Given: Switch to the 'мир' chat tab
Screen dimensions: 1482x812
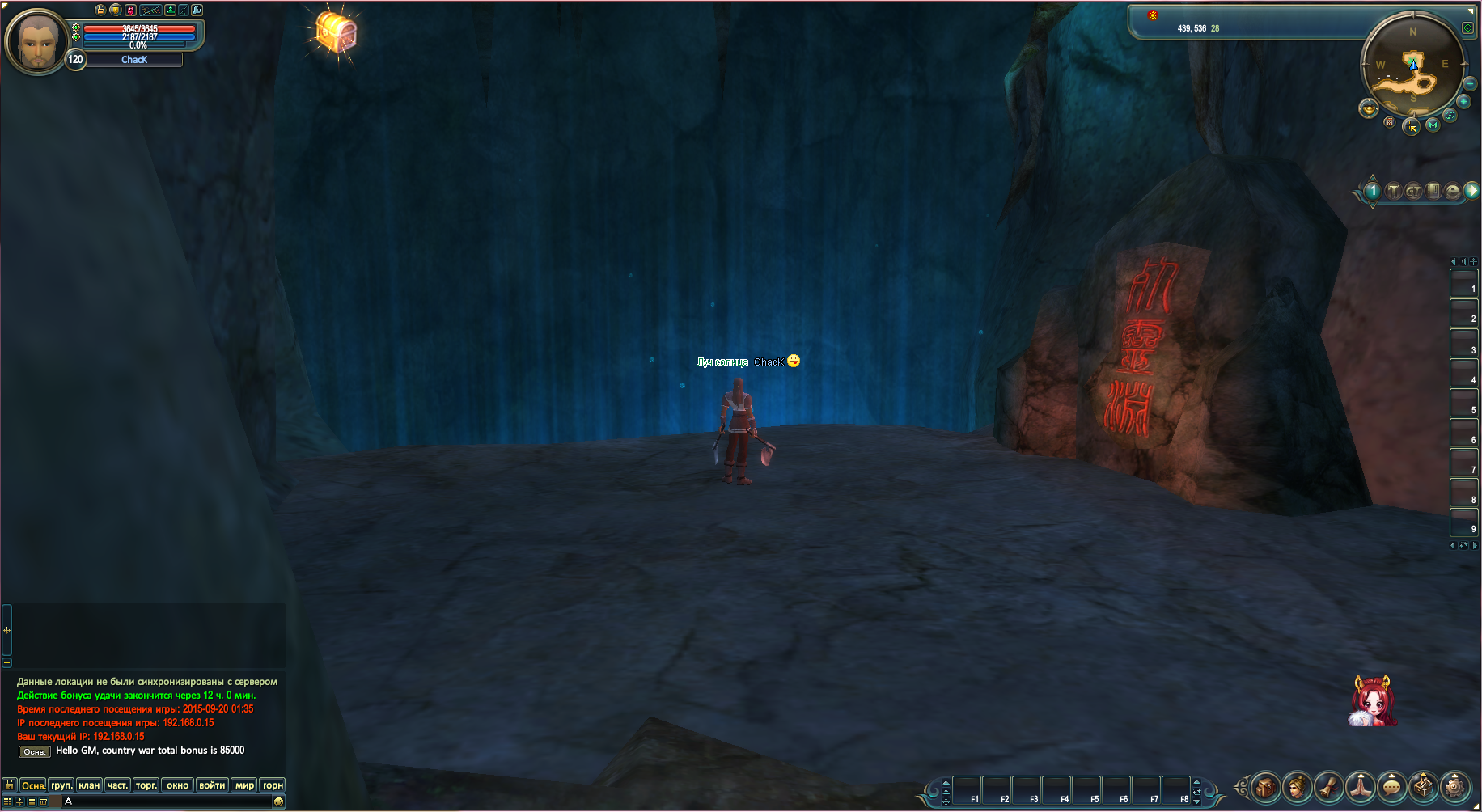Looking at the screenshot, I should tap(244, 785).
